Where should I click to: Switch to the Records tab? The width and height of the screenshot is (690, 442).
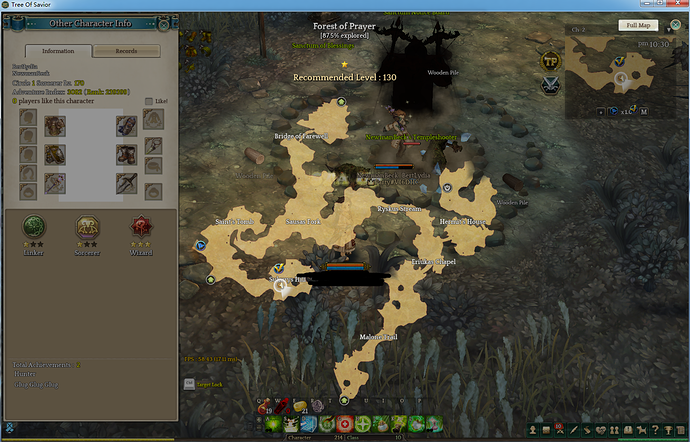click(x=126, y=51)
